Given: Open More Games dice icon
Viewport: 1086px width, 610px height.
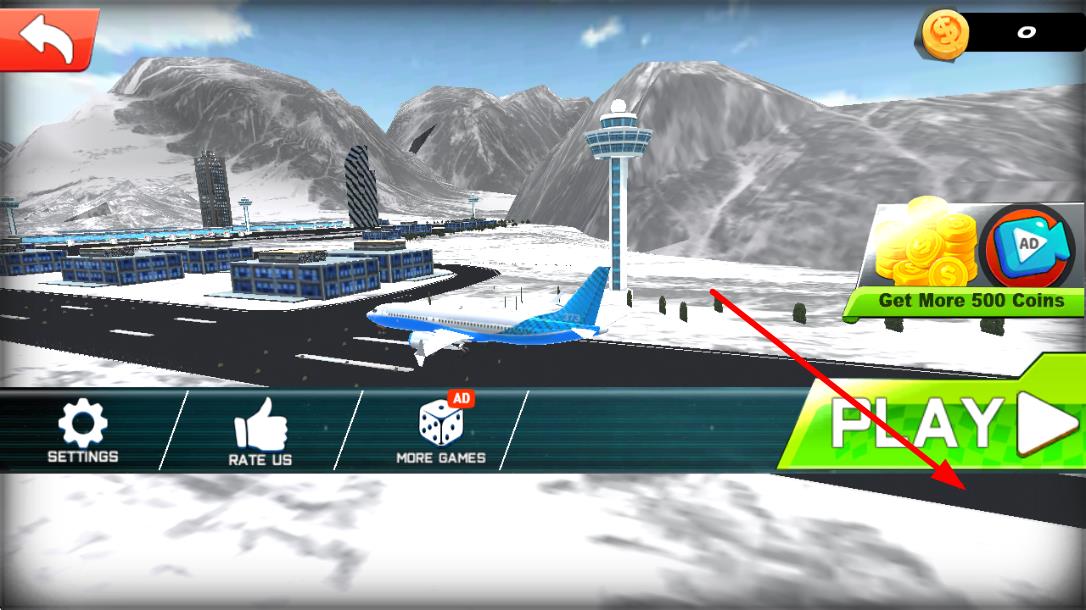Looking at the screenshot, I should point(441,431).
